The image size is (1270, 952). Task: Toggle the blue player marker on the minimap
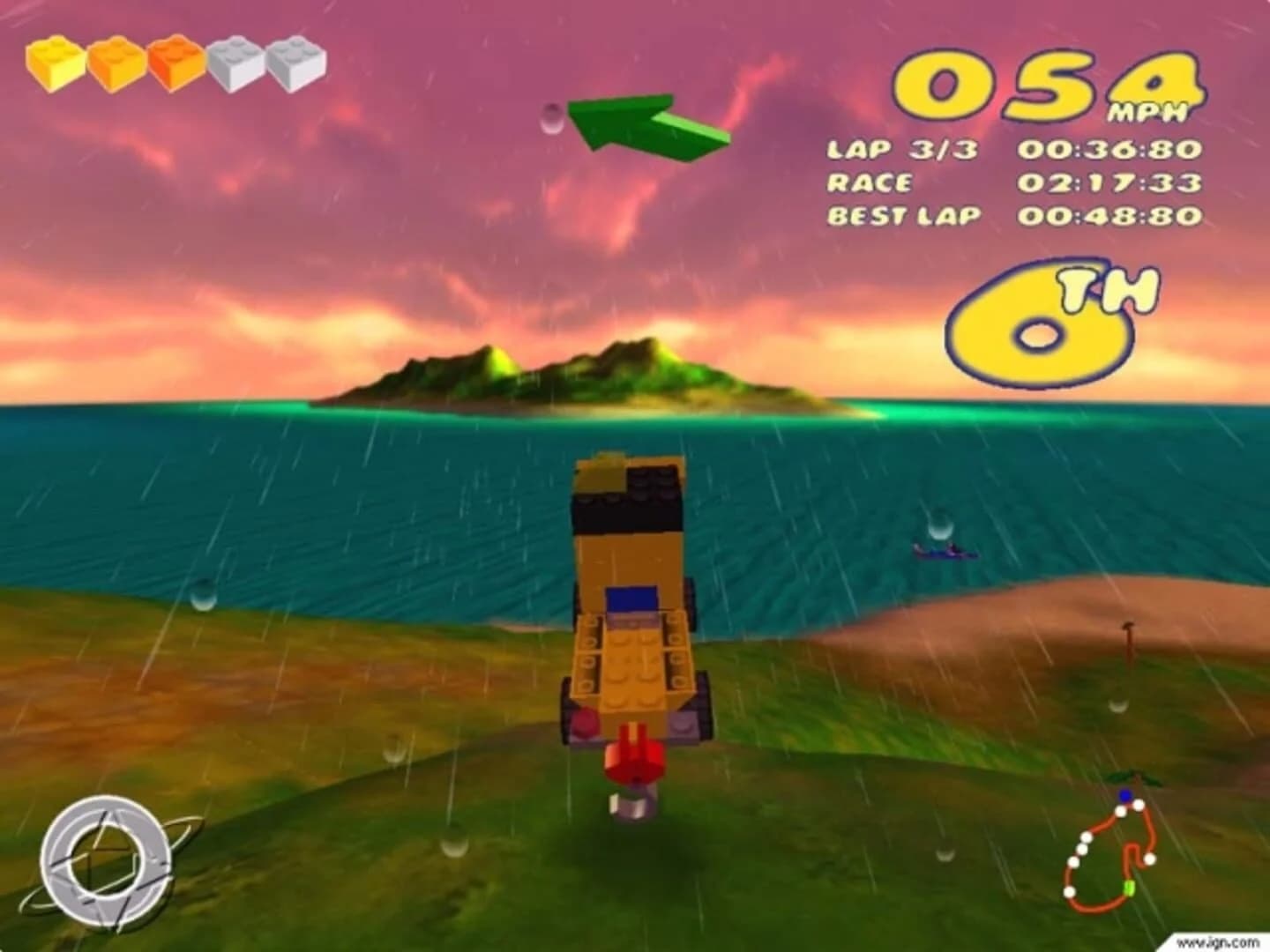[x=1125, y=795]
